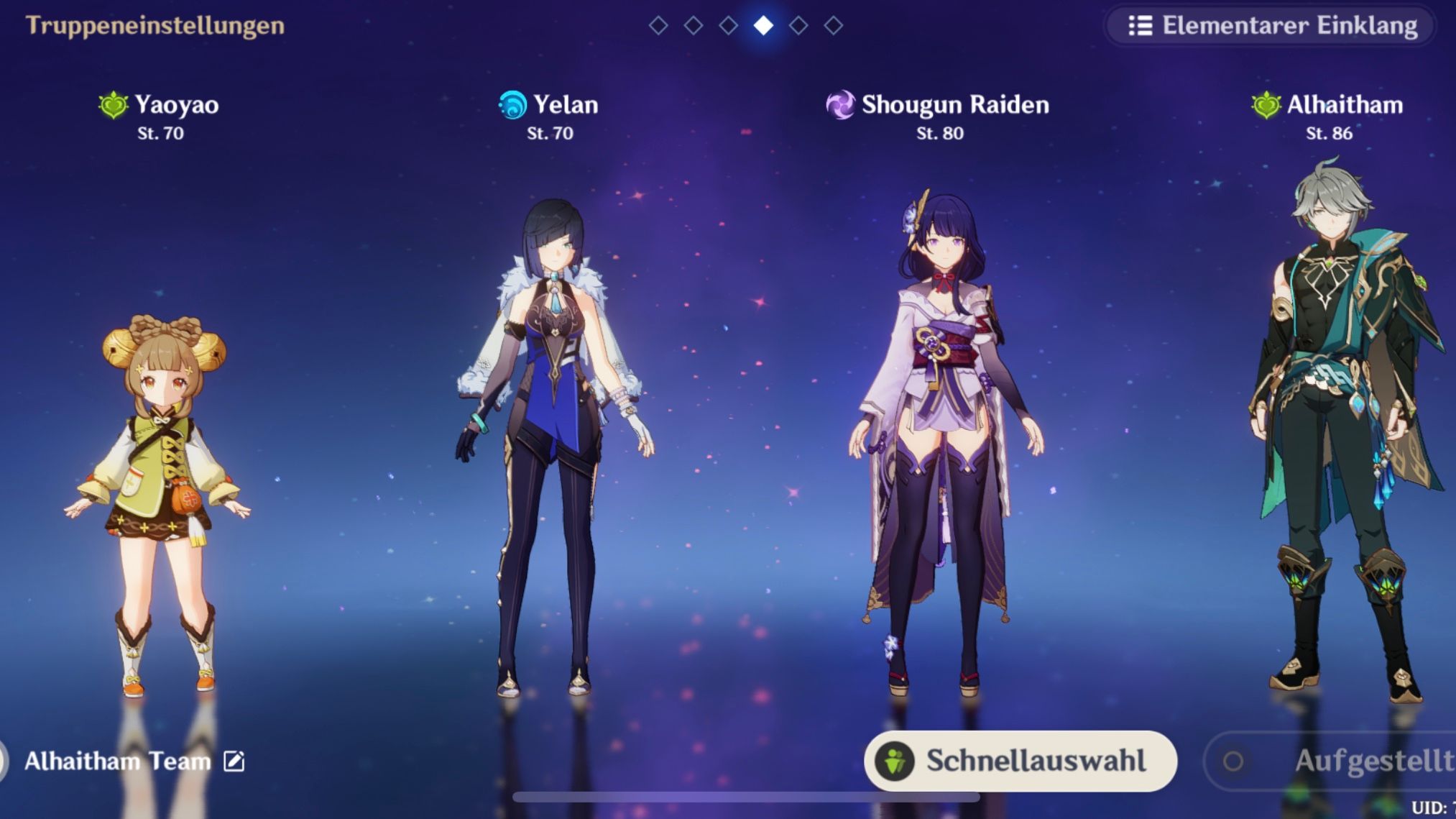The image size is (1456, 819).
Task: Click the pencil edit icon beside Alhaitham Team
Action: pos(234,761)
